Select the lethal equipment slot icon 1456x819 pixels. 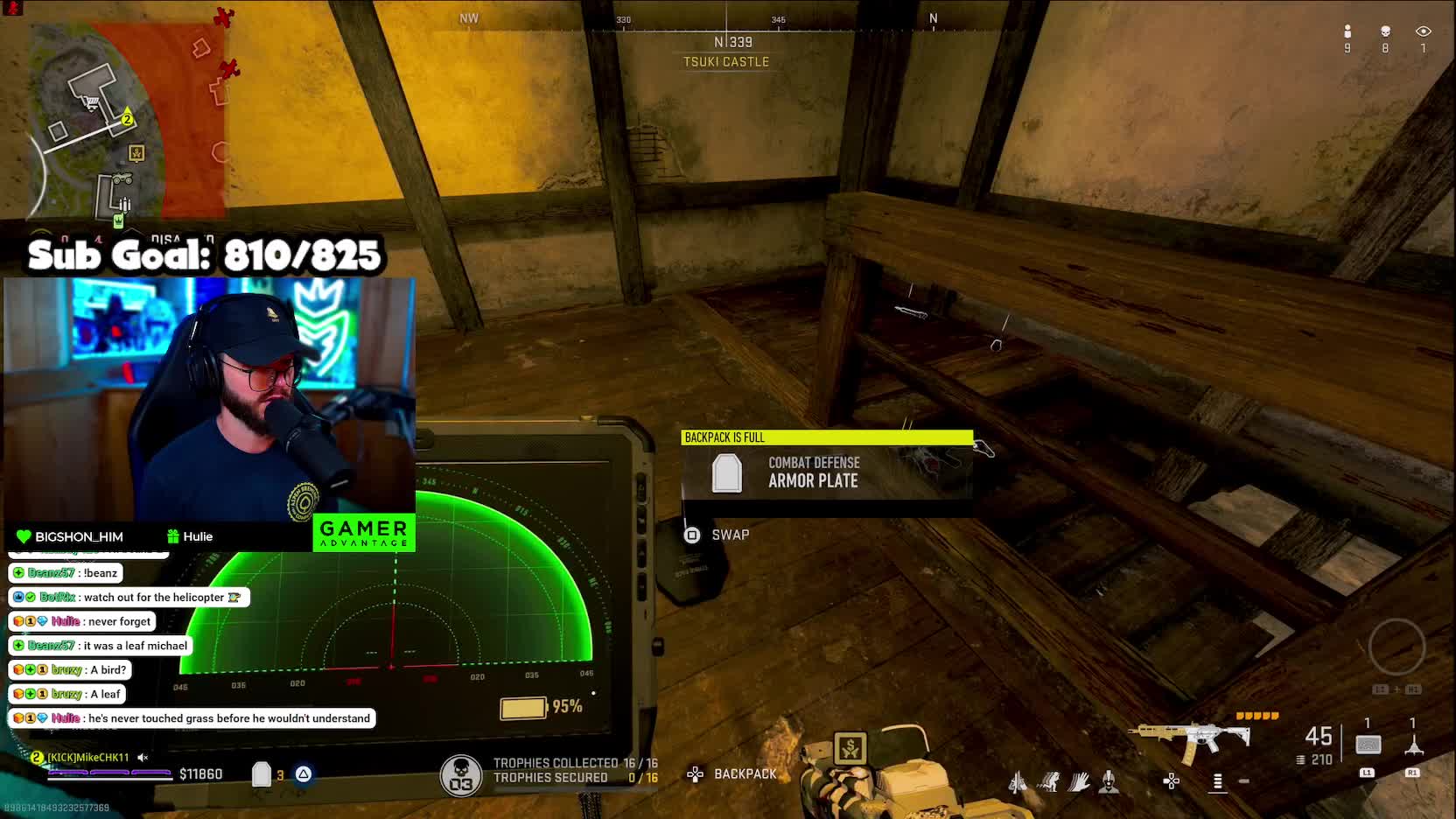(x=1413, y=745)
